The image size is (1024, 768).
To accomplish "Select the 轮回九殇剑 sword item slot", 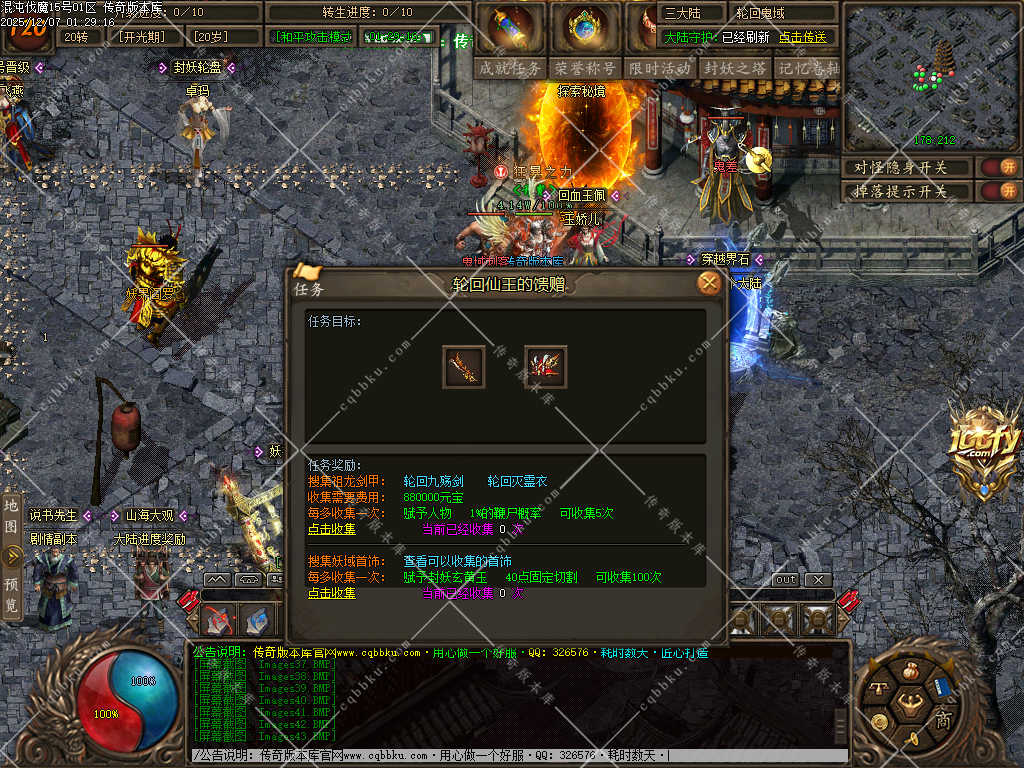I will 464,367.
